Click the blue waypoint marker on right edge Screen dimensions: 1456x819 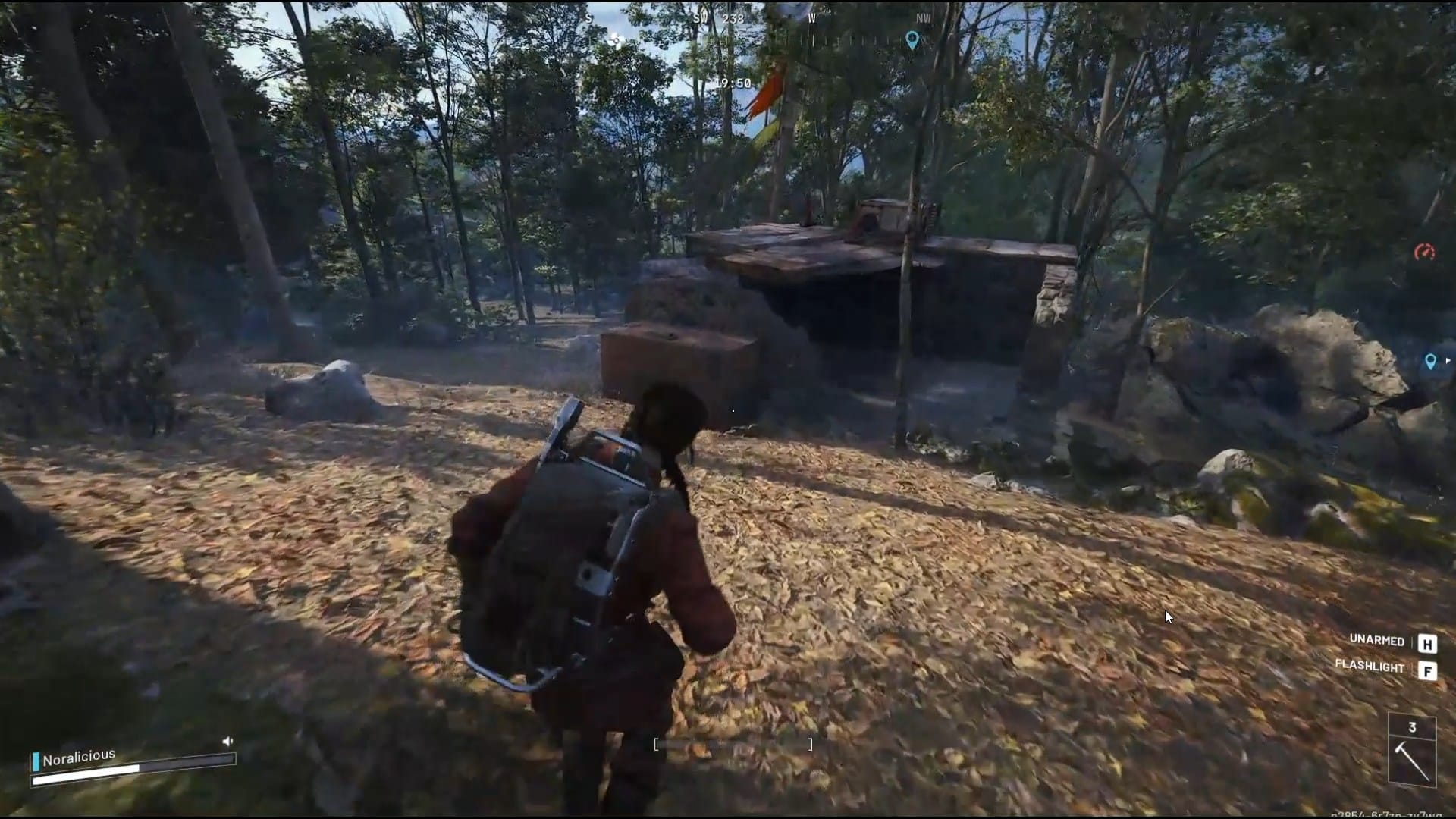pyautogui.click(x=1430, y=362)
